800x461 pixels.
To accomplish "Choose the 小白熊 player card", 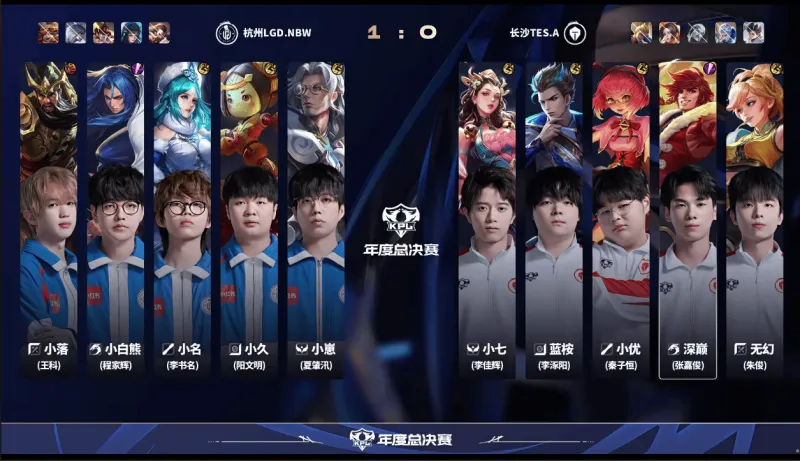I will tap(115, 220).
